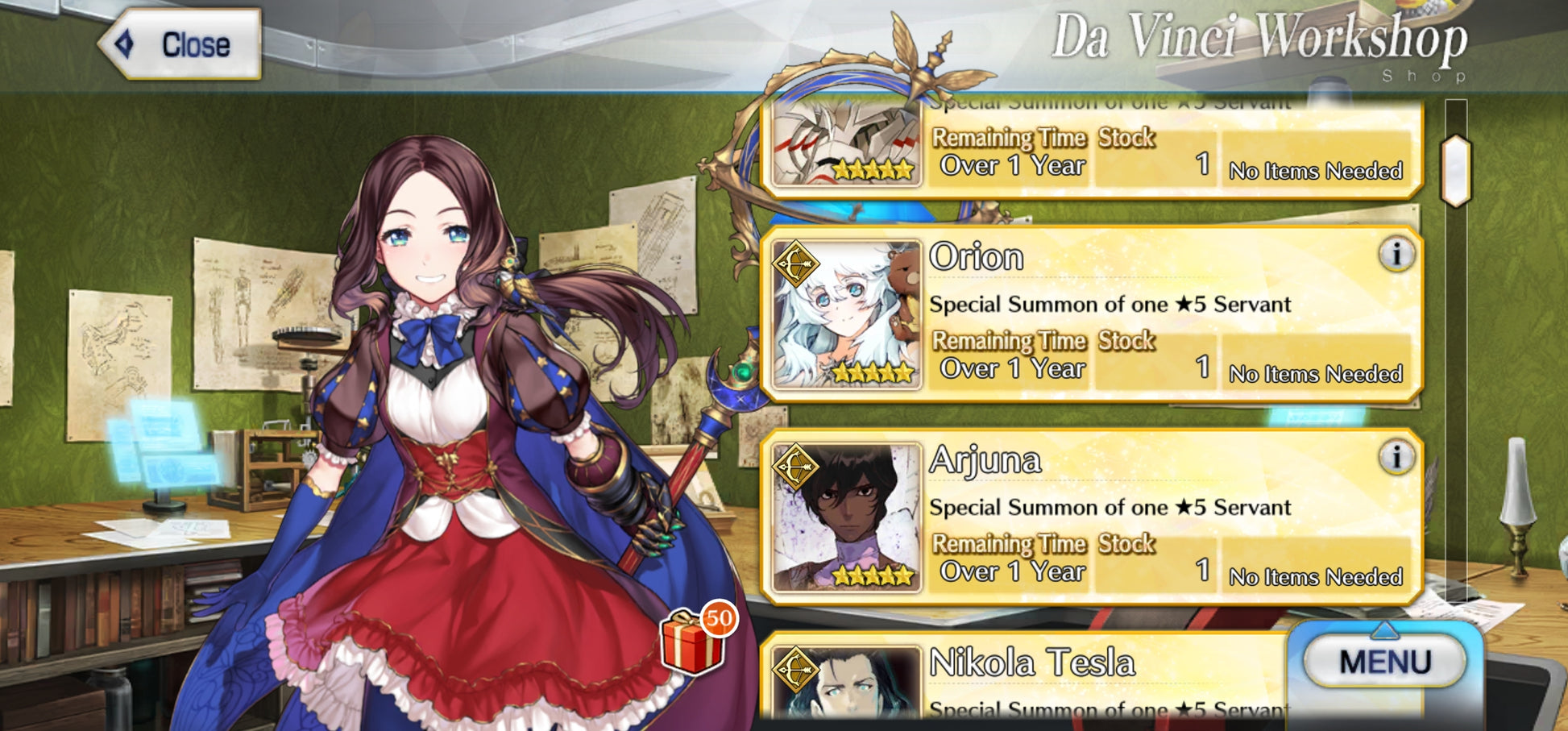Select the partially hidden top servant entry
Image resolution: width=1568 pixels, height=731 pixels.
point(1128,153)
